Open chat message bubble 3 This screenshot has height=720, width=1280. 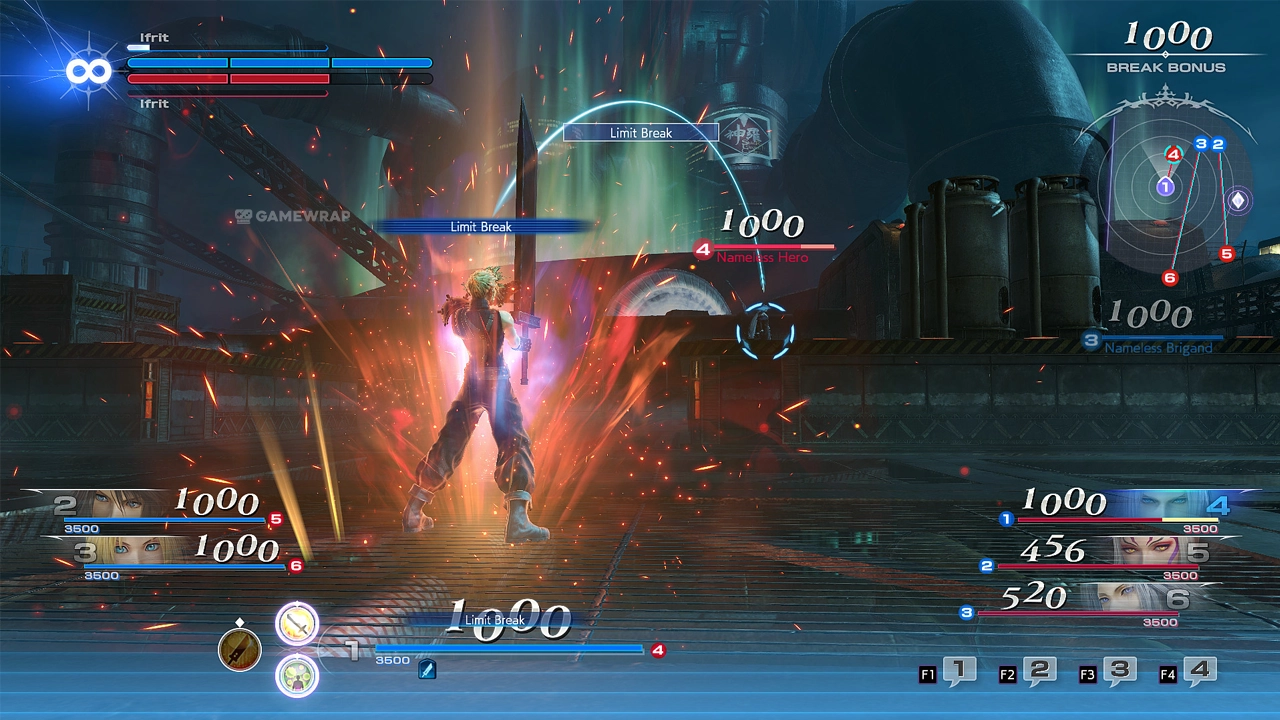pyautogui.click(x=1119, y=672)
